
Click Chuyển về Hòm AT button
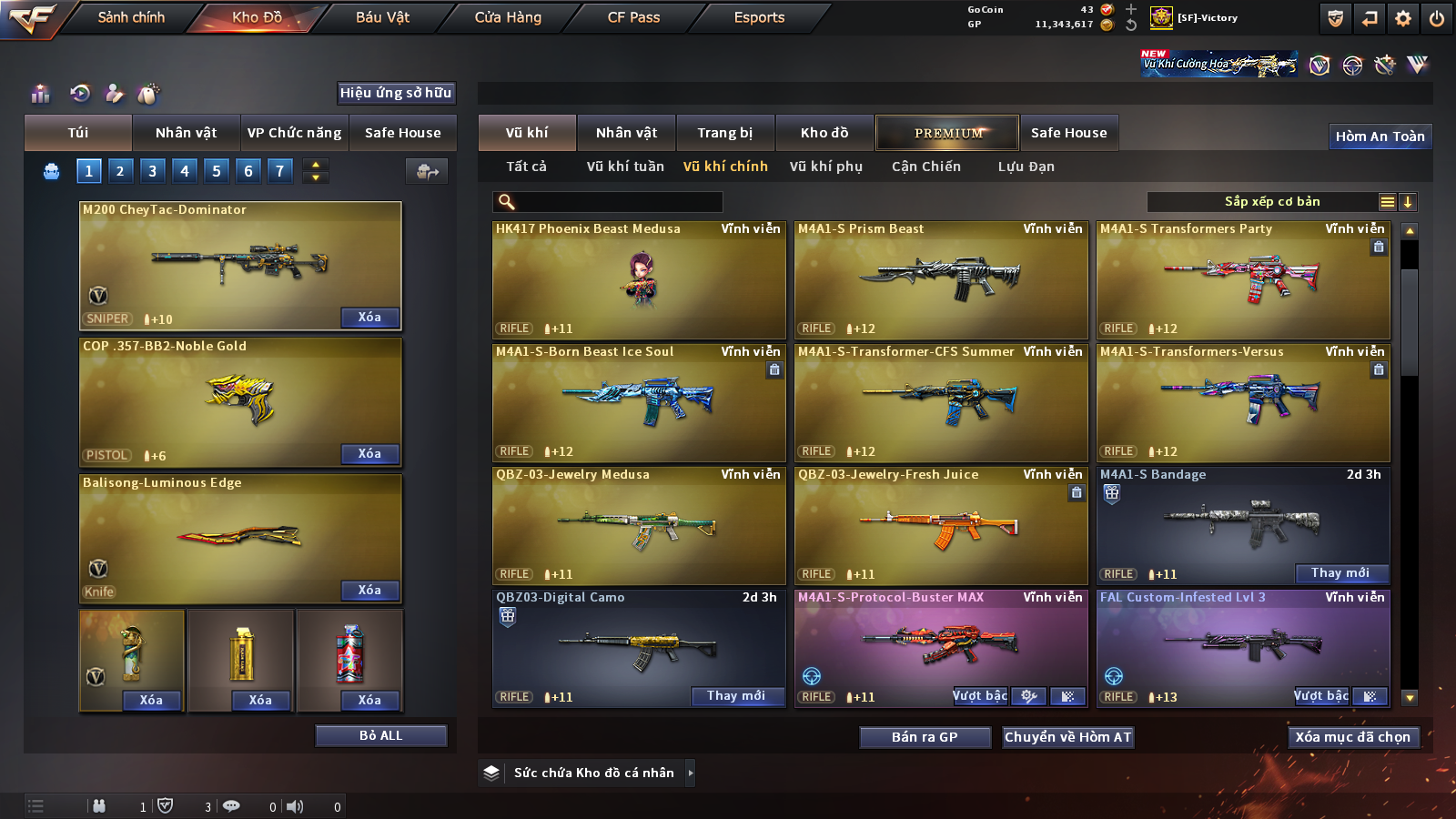coord(1067,737)
